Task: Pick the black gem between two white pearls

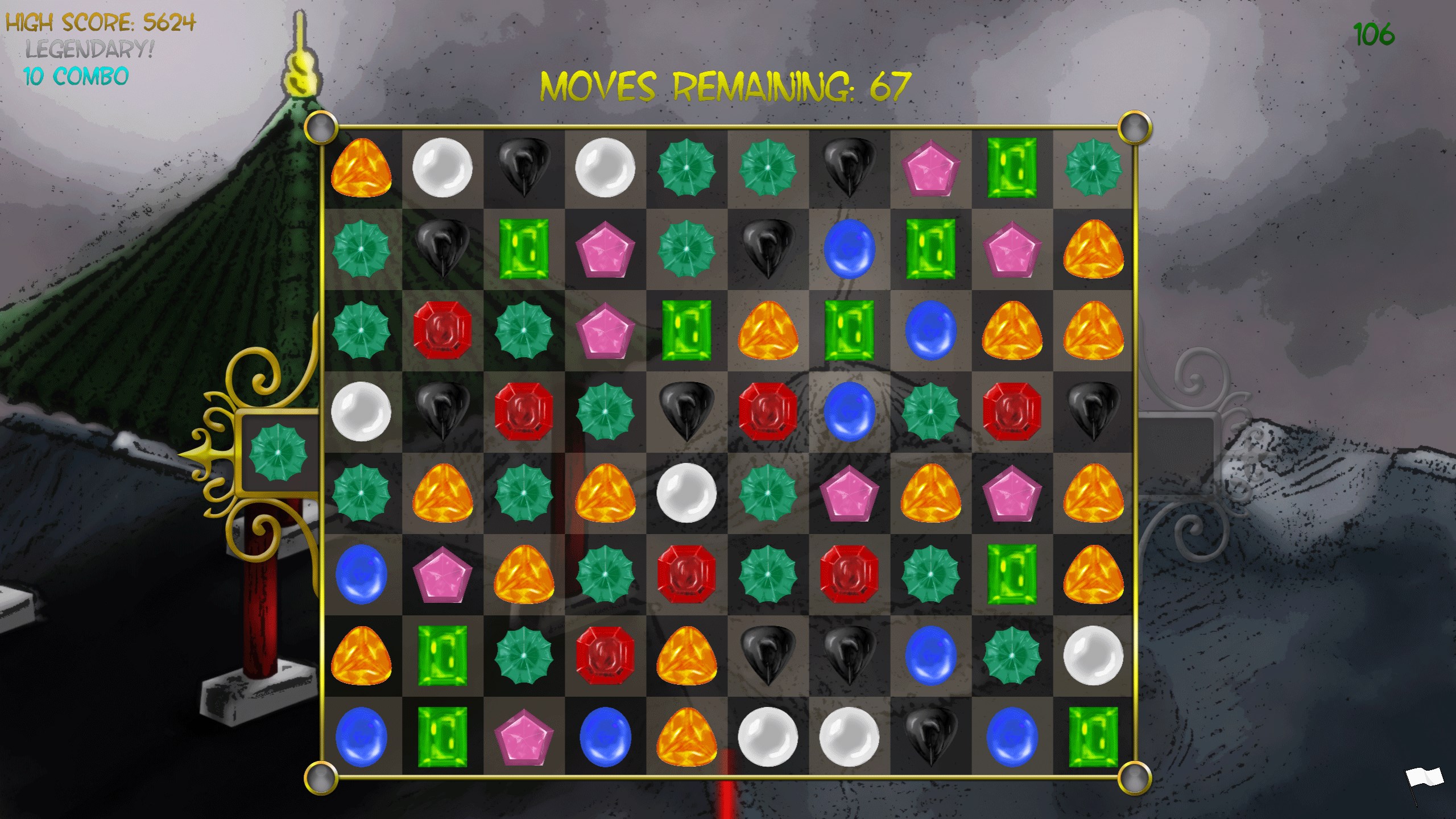Action: (x=523, y=168)
